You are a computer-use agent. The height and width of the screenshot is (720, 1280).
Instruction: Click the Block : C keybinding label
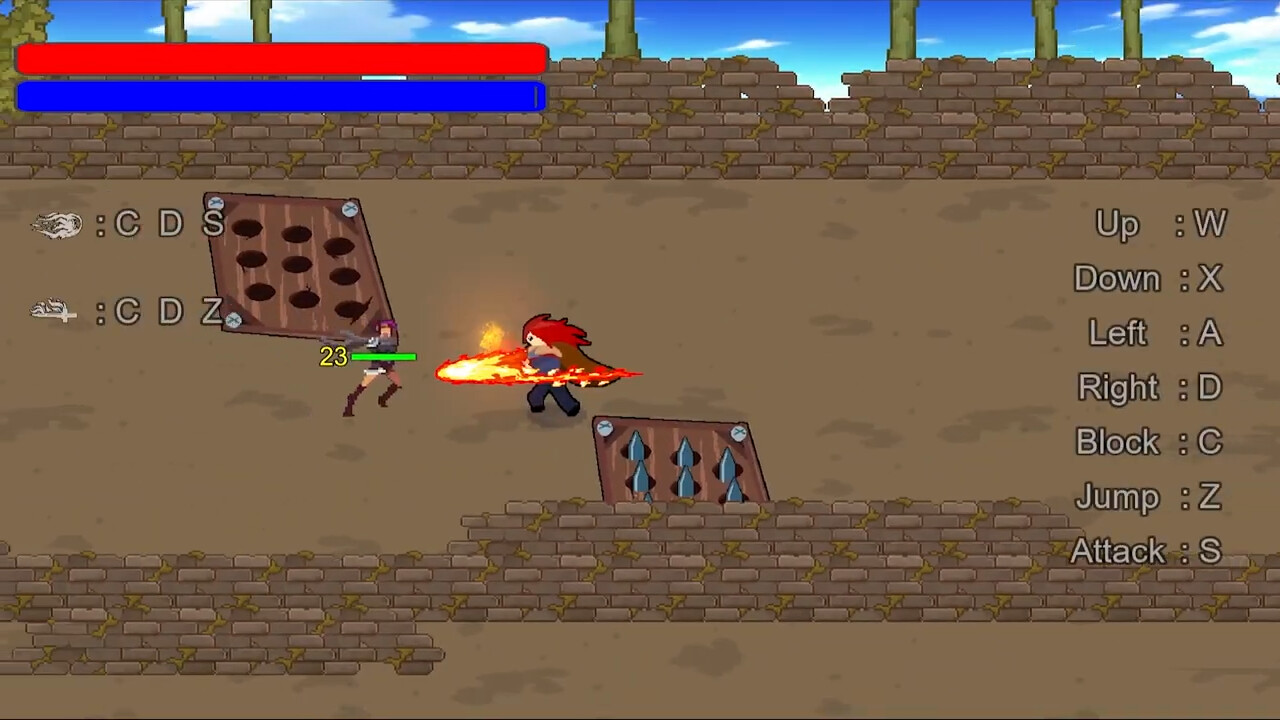pos(1148,442)
